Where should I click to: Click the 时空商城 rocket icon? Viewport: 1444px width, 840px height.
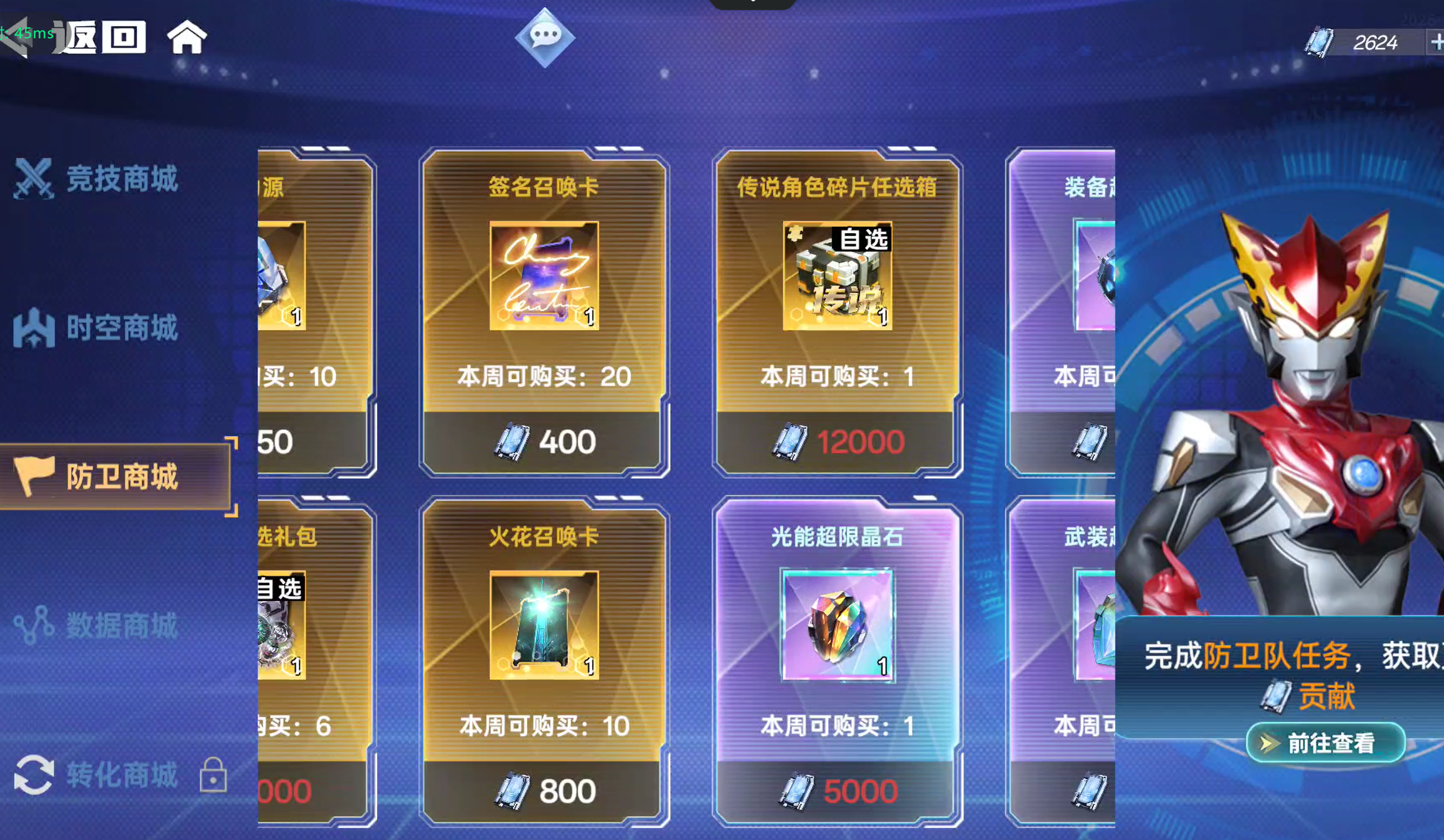click(x=33, y=327)
